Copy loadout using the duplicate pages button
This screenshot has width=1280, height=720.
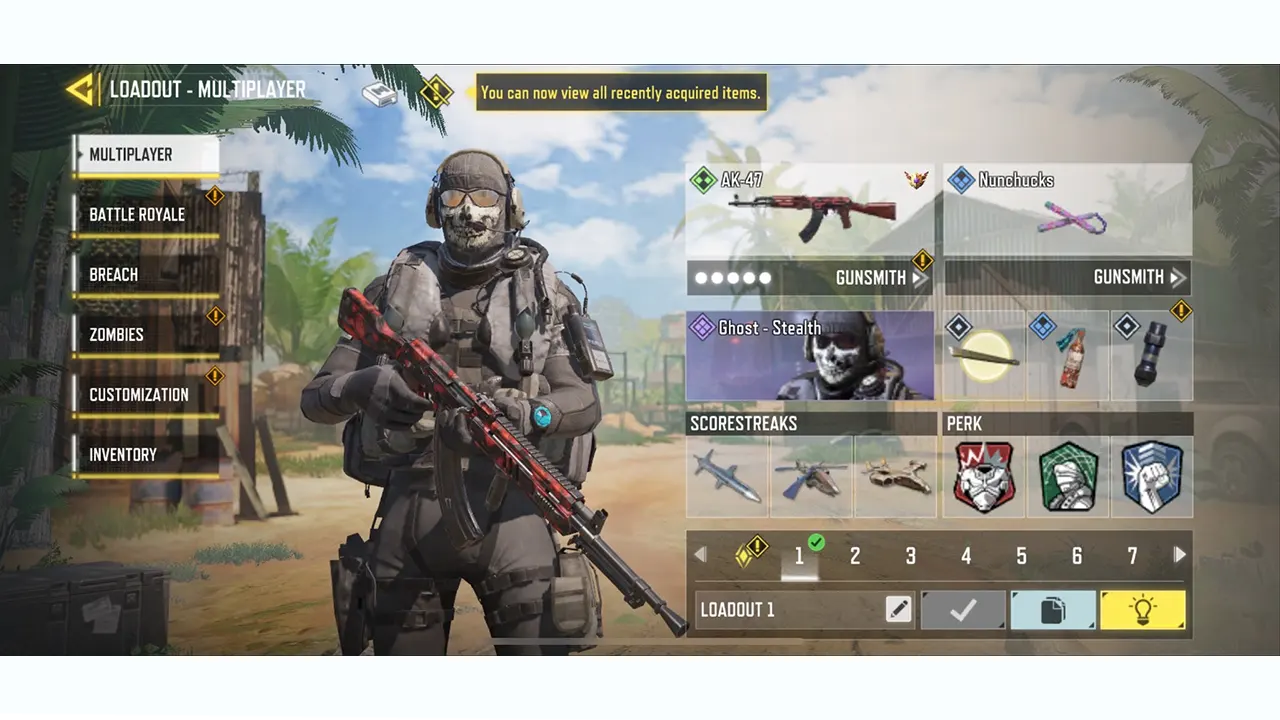click(x=1053, y=610)
